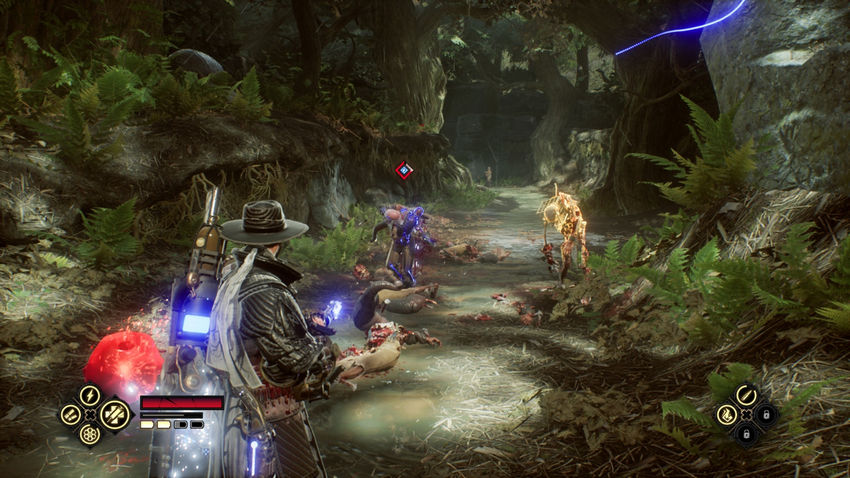Choose the revolver cylinder ability icon

(90, 435)
